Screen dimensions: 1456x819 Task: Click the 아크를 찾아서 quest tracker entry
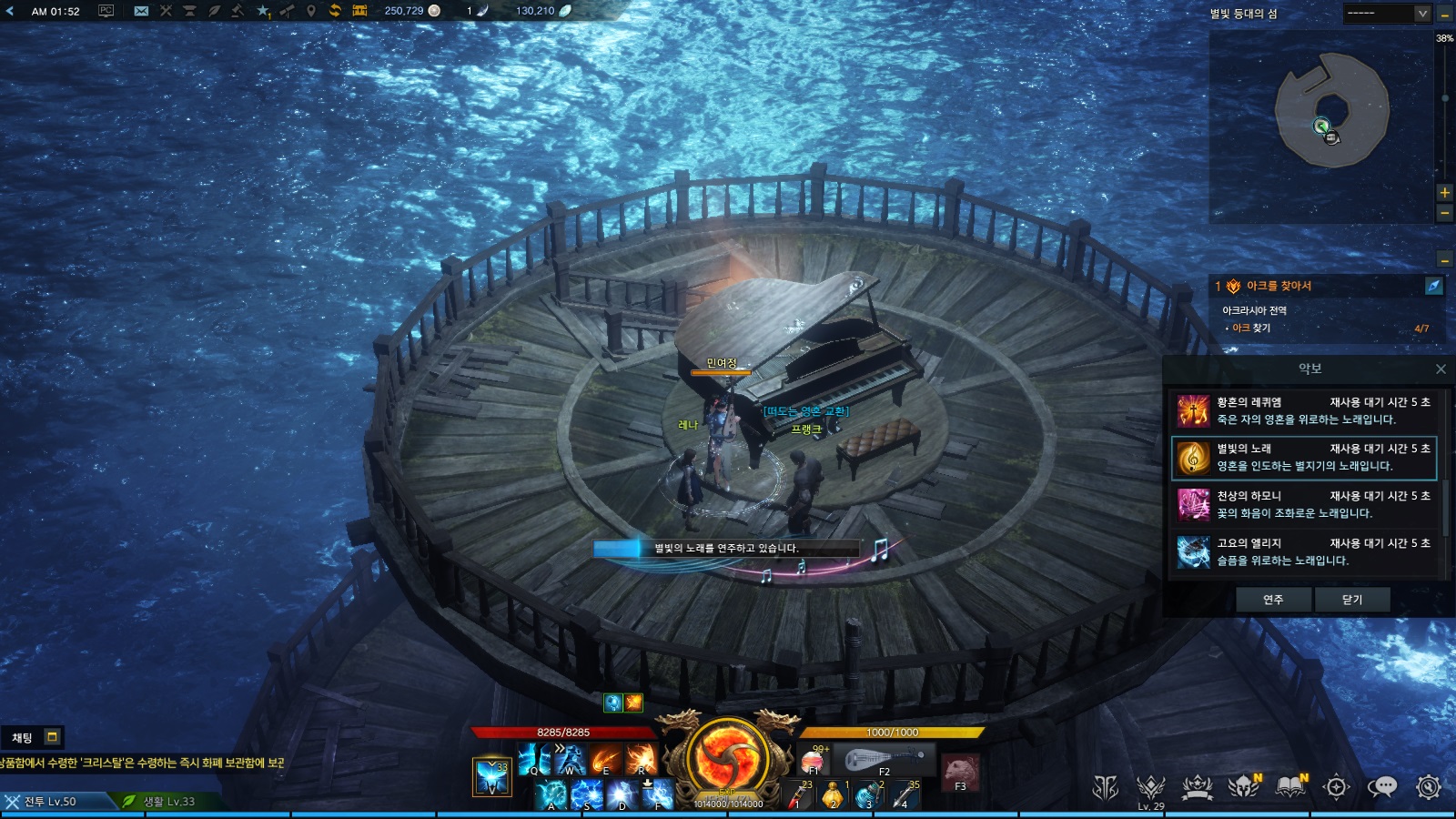click(x=1279, y=286)
